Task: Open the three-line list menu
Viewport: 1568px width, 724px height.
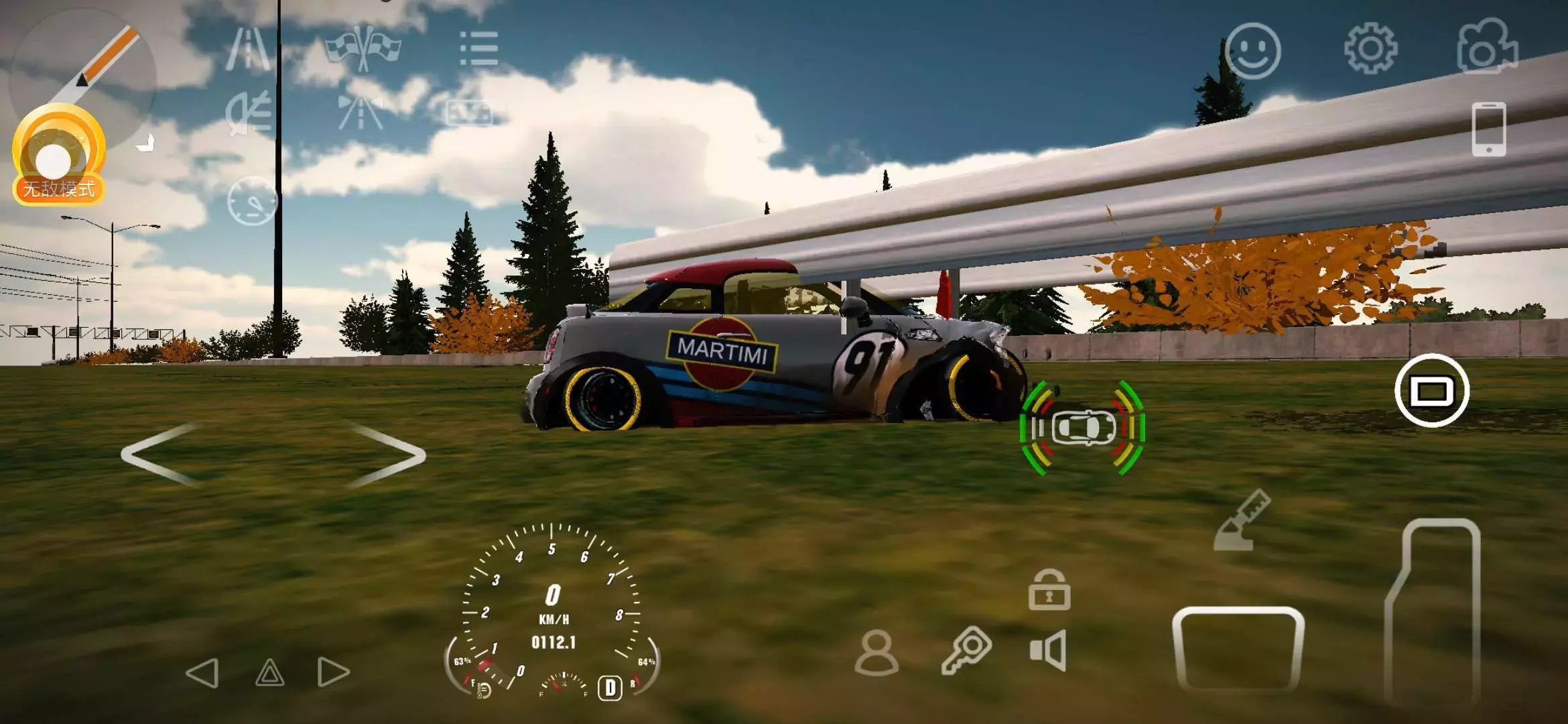Action: click(x=479, y=49)
